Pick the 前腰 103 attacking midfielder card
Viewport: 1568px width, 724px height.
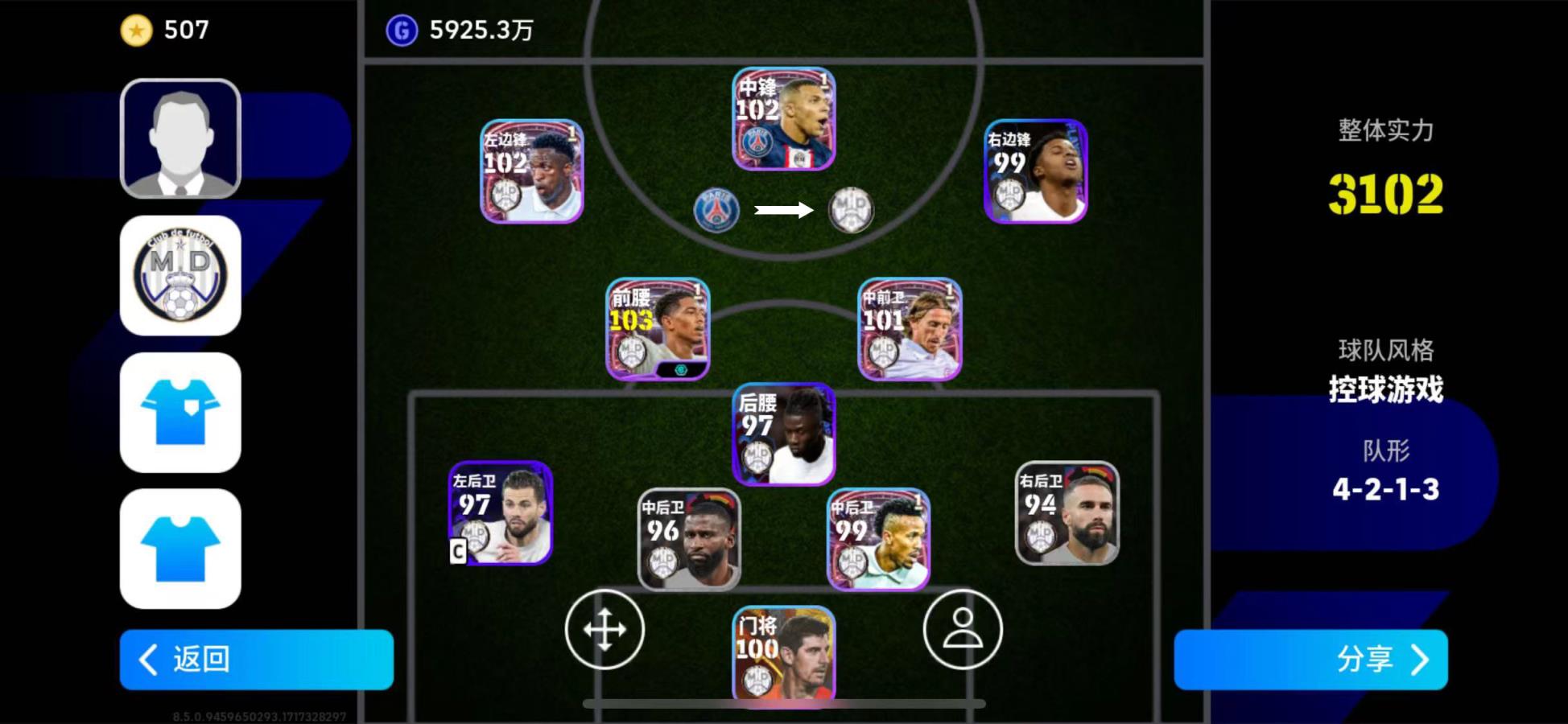658,329
